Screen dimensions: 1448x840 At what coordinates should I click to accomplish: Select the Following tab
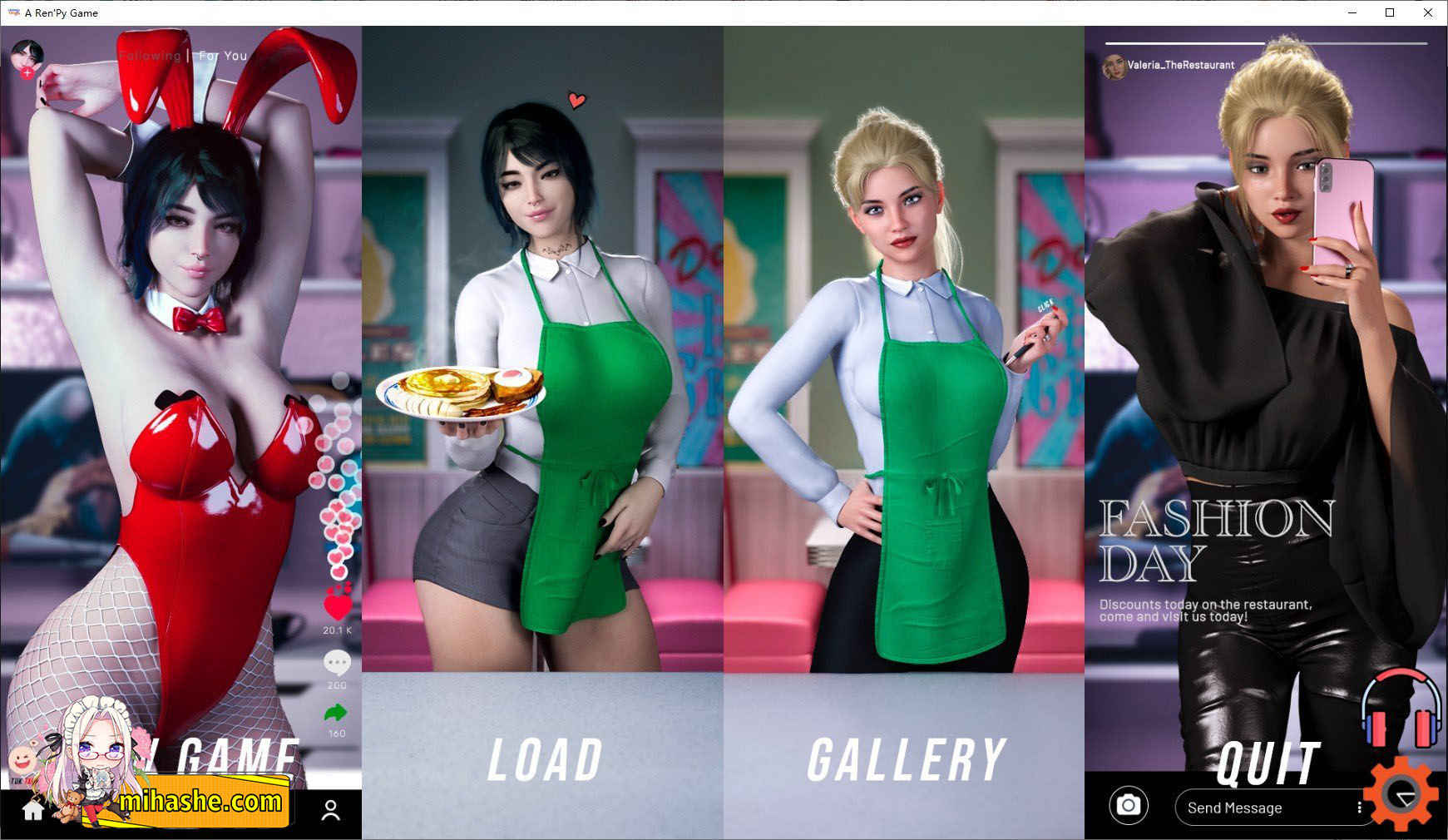coord(151,55)
